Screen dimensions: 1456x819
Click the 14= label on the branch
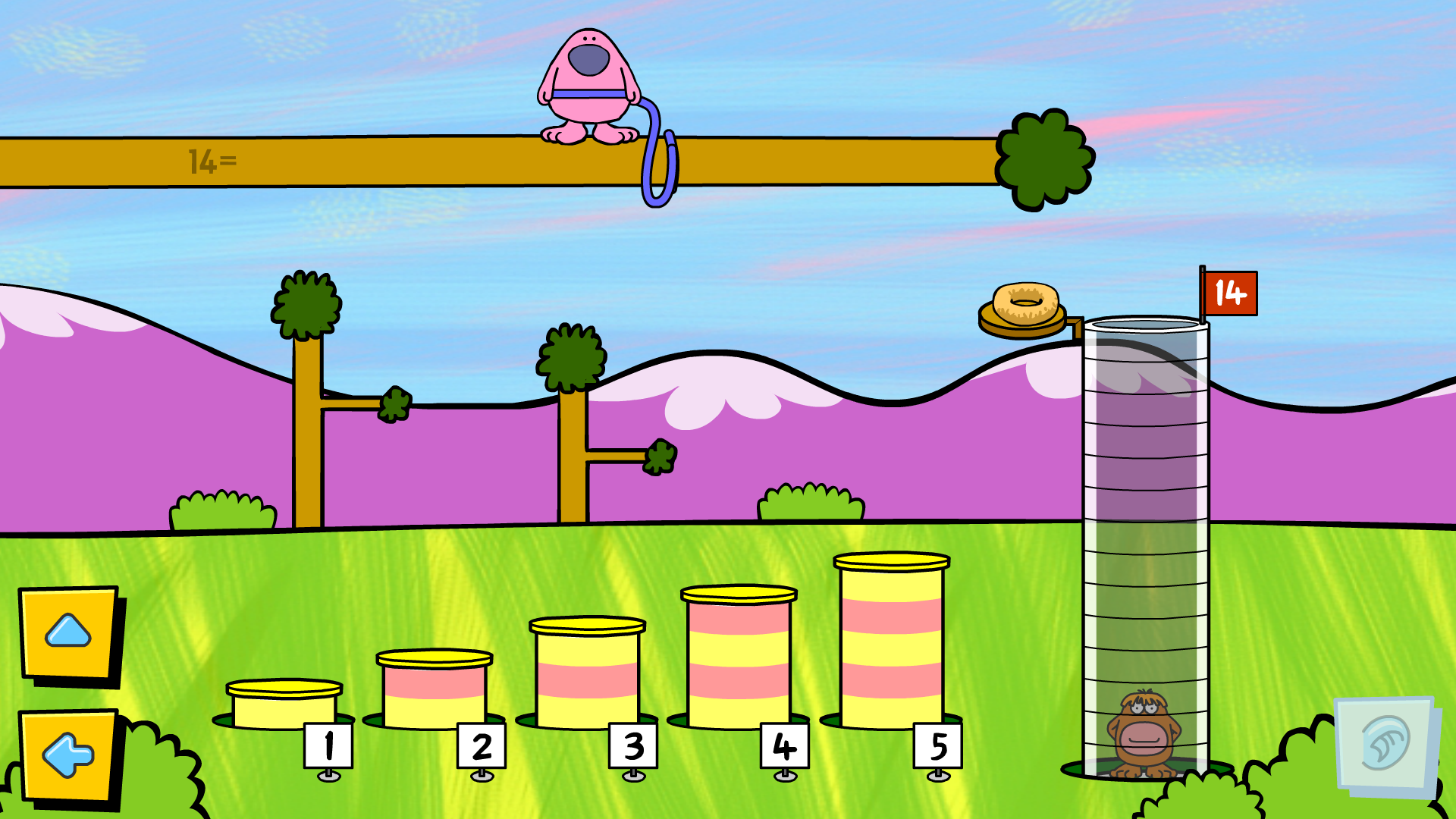[x=212, y=161]
